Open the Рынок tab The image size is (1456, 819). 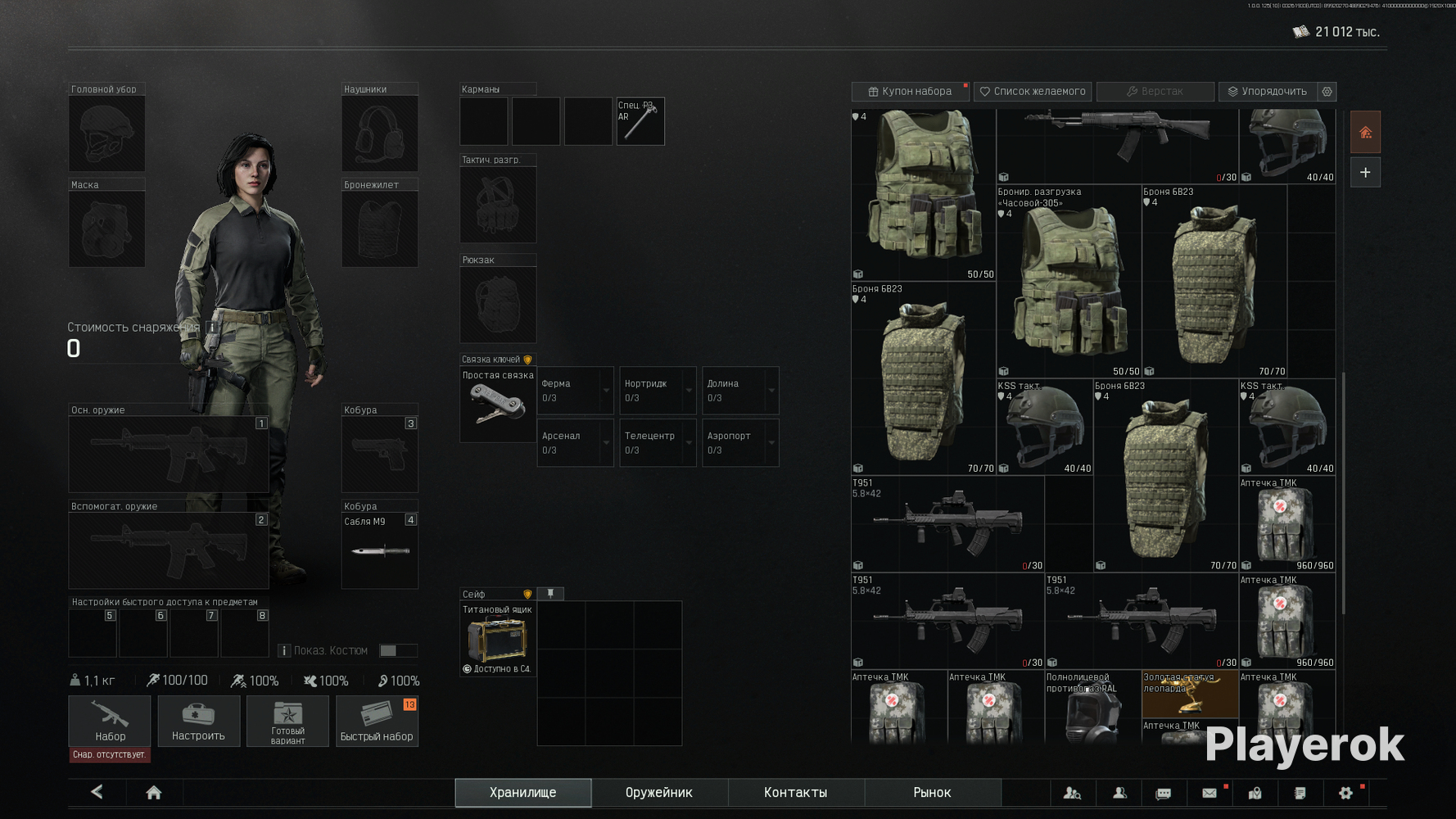[932, 792]
